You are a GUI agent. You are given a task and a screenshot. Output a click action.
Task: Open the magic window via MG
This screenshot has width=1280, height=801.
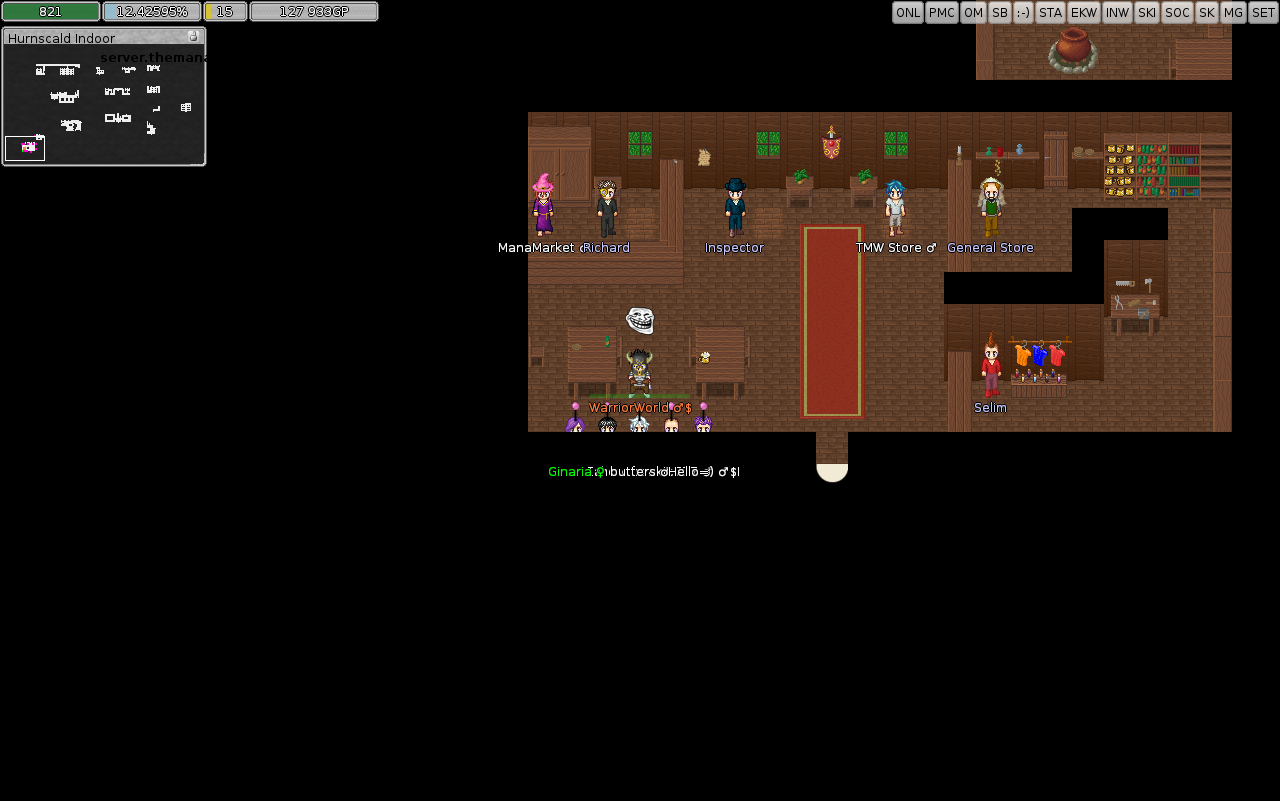pyautogui.click(x=1232, y=12)
